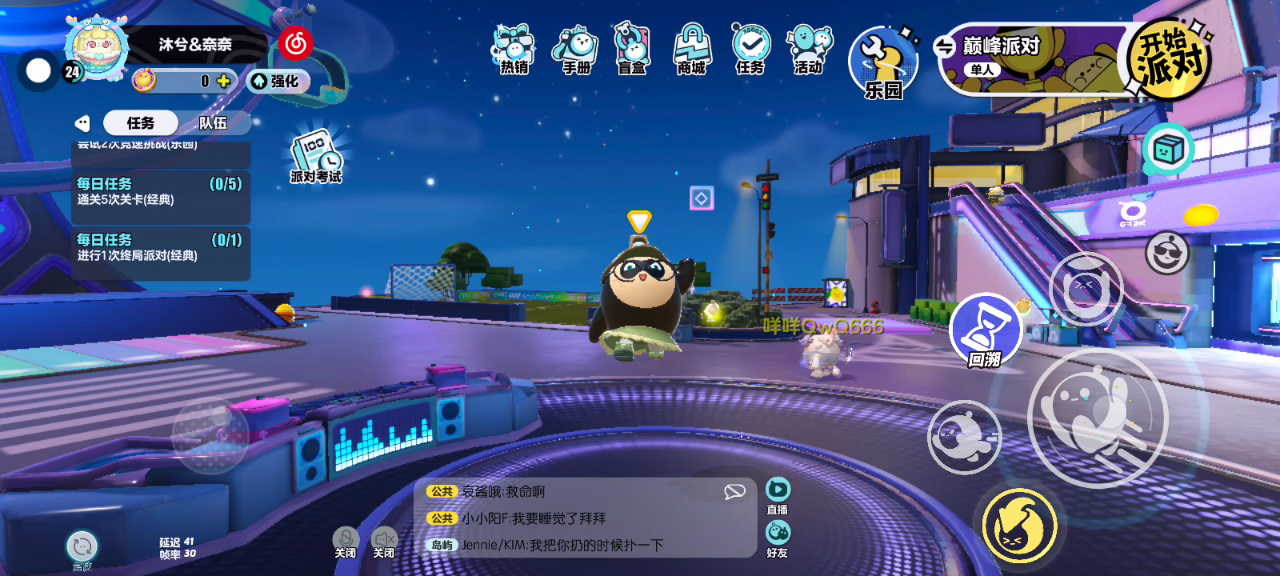Open the 好友 friends list
The image size is (1280, 576).
777,537
